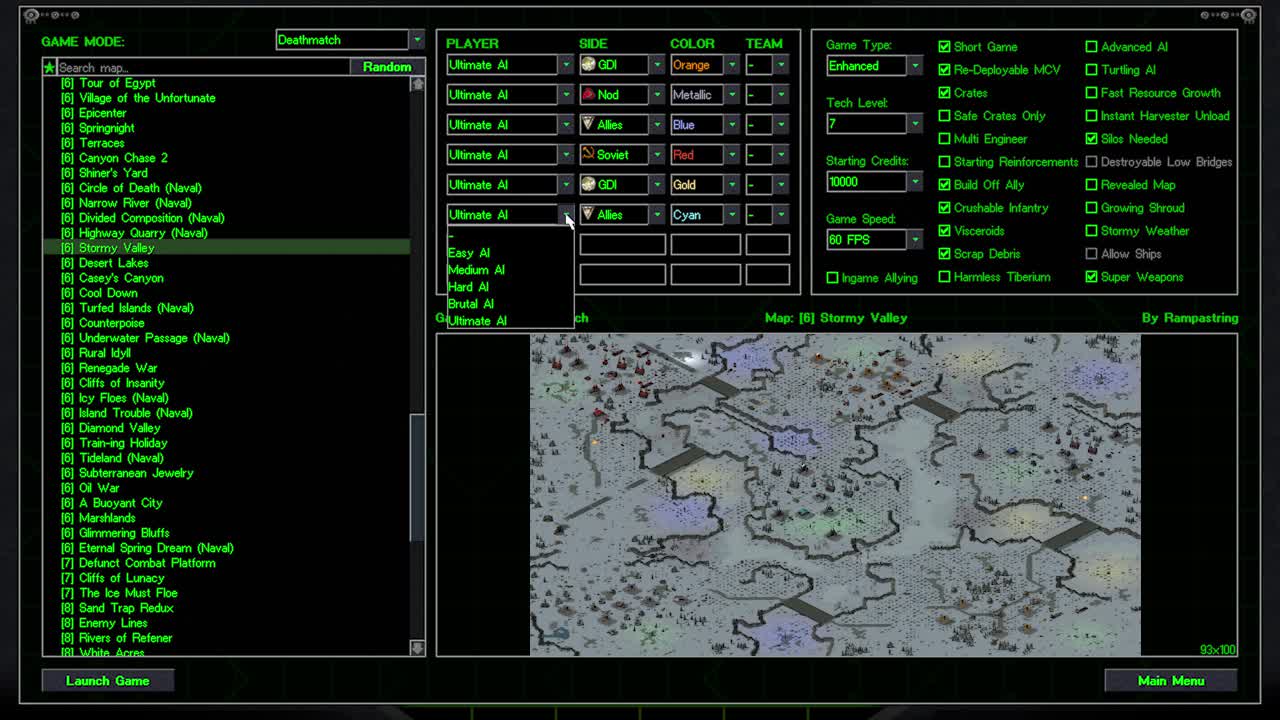Uncheck the Short Game option
The width and height of the screenshot is (1280, 720).
[944, 46]
